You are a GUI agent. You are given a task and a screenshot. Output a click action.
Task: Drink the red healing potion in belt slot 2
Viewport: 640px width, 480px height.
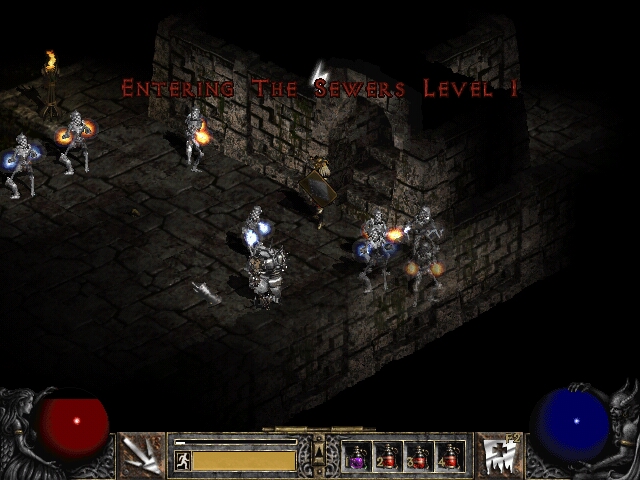tap(388, 457)
